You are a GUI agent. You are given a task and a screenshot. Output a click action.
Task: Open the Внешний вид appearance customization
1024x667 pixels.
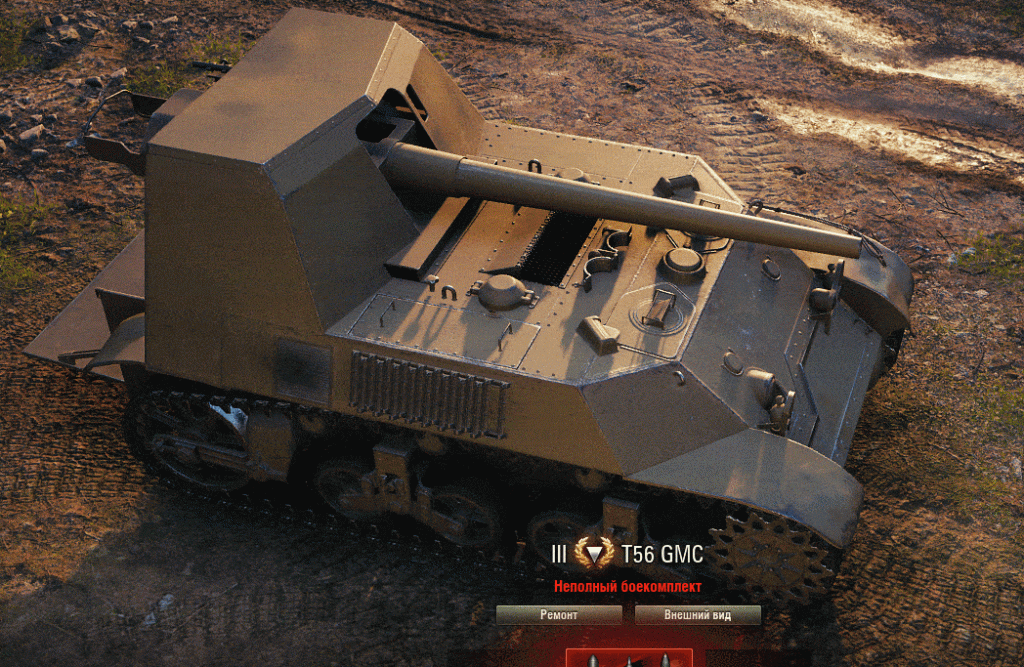coord(697,615)
